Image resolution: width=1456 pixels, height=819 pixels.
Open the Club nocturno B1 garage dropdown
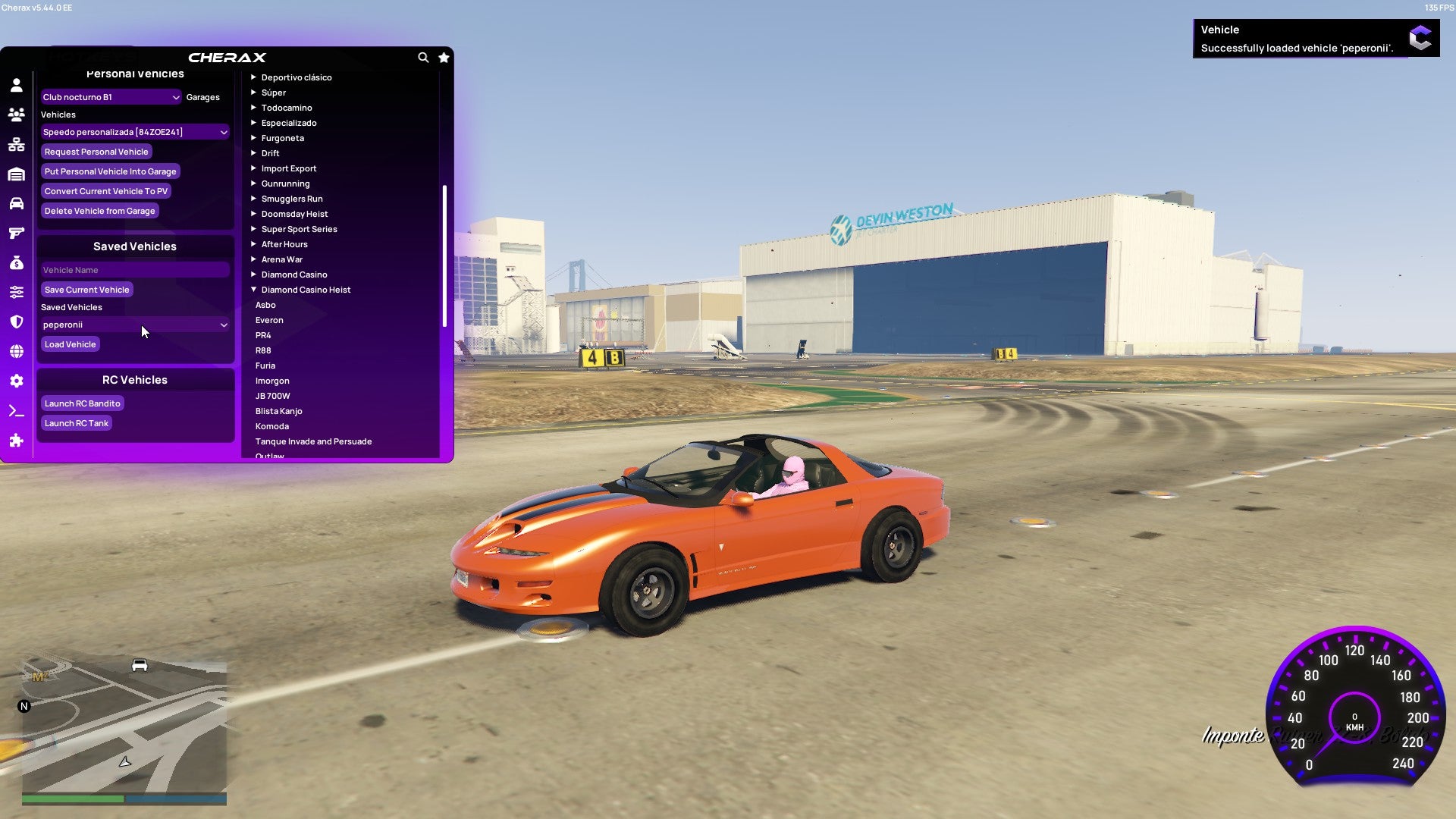(111, 97)
